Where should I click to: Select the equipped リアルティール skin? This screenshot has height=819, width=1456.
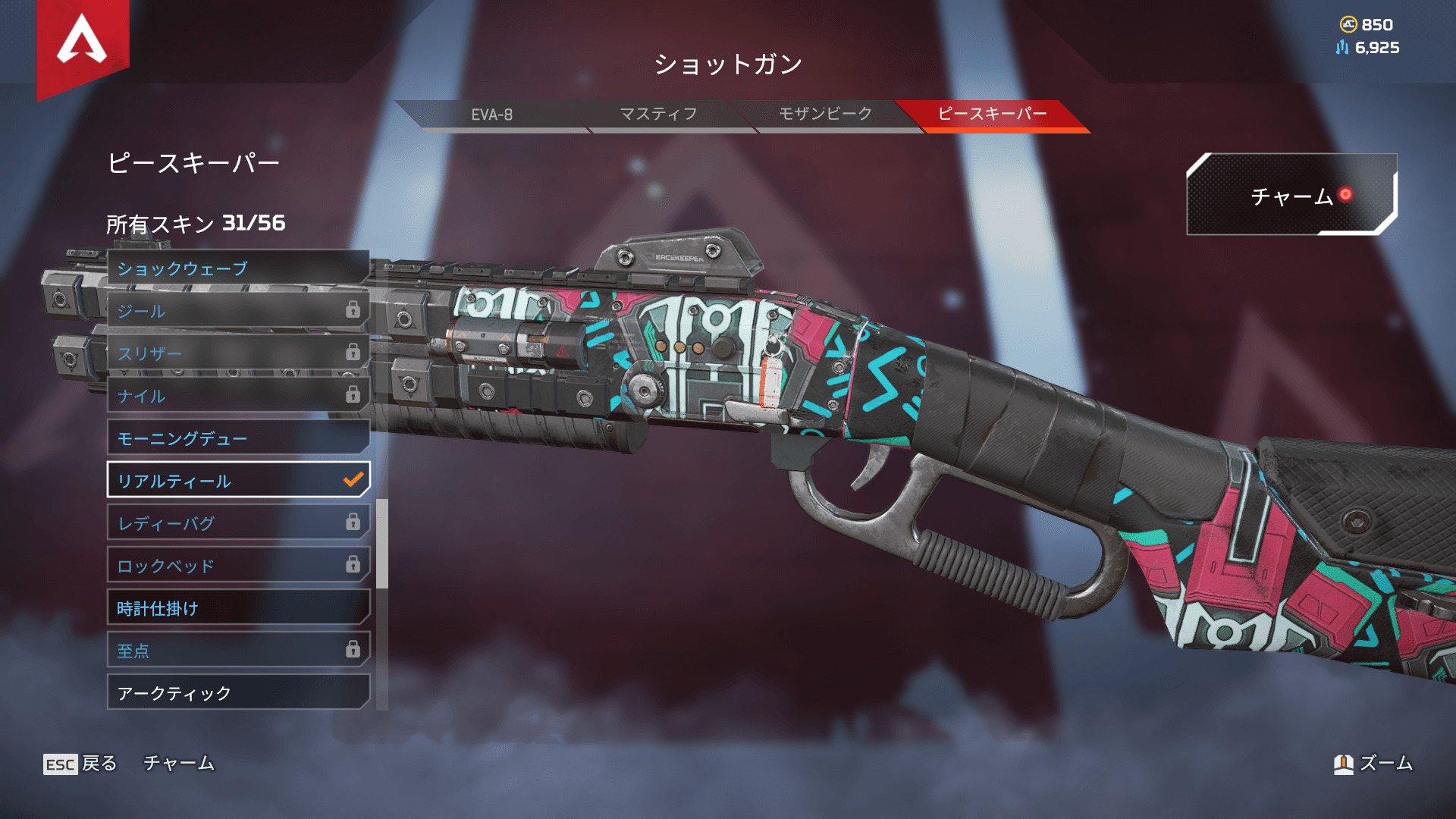click(x=238, y=481)
